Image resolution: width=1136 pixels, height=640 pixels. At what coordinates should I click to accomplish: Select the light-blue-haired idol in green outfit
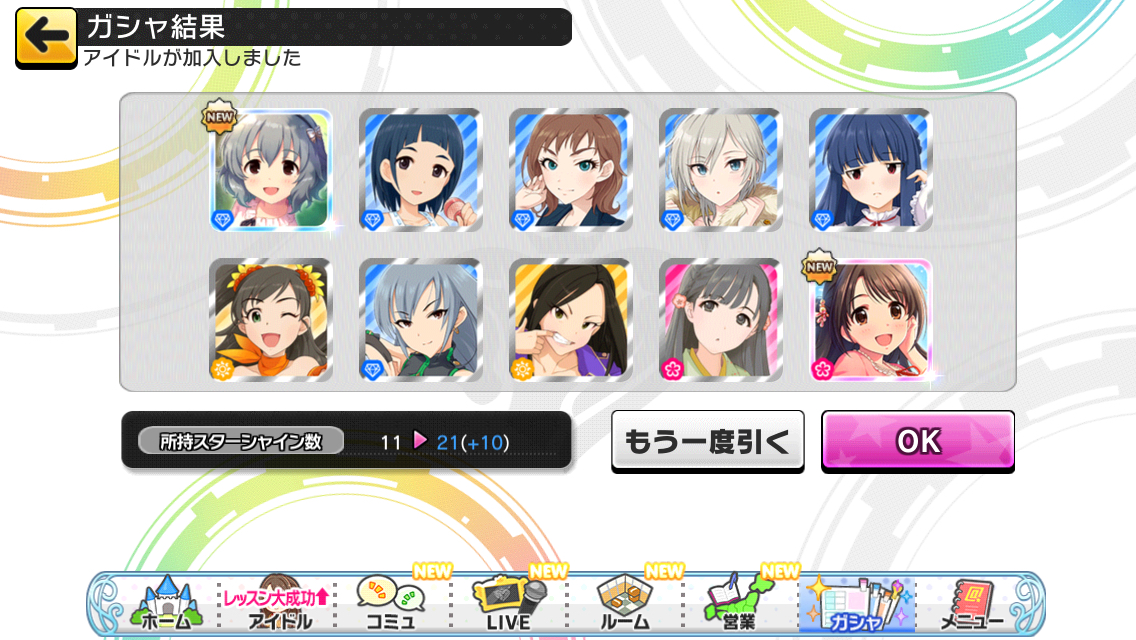click(x=421, y=320)
